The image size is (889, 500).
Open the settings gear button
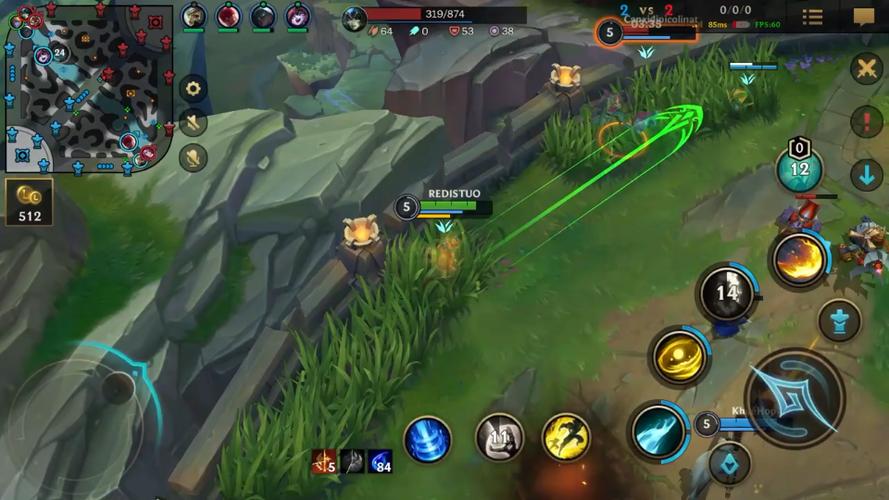(193, 88)
